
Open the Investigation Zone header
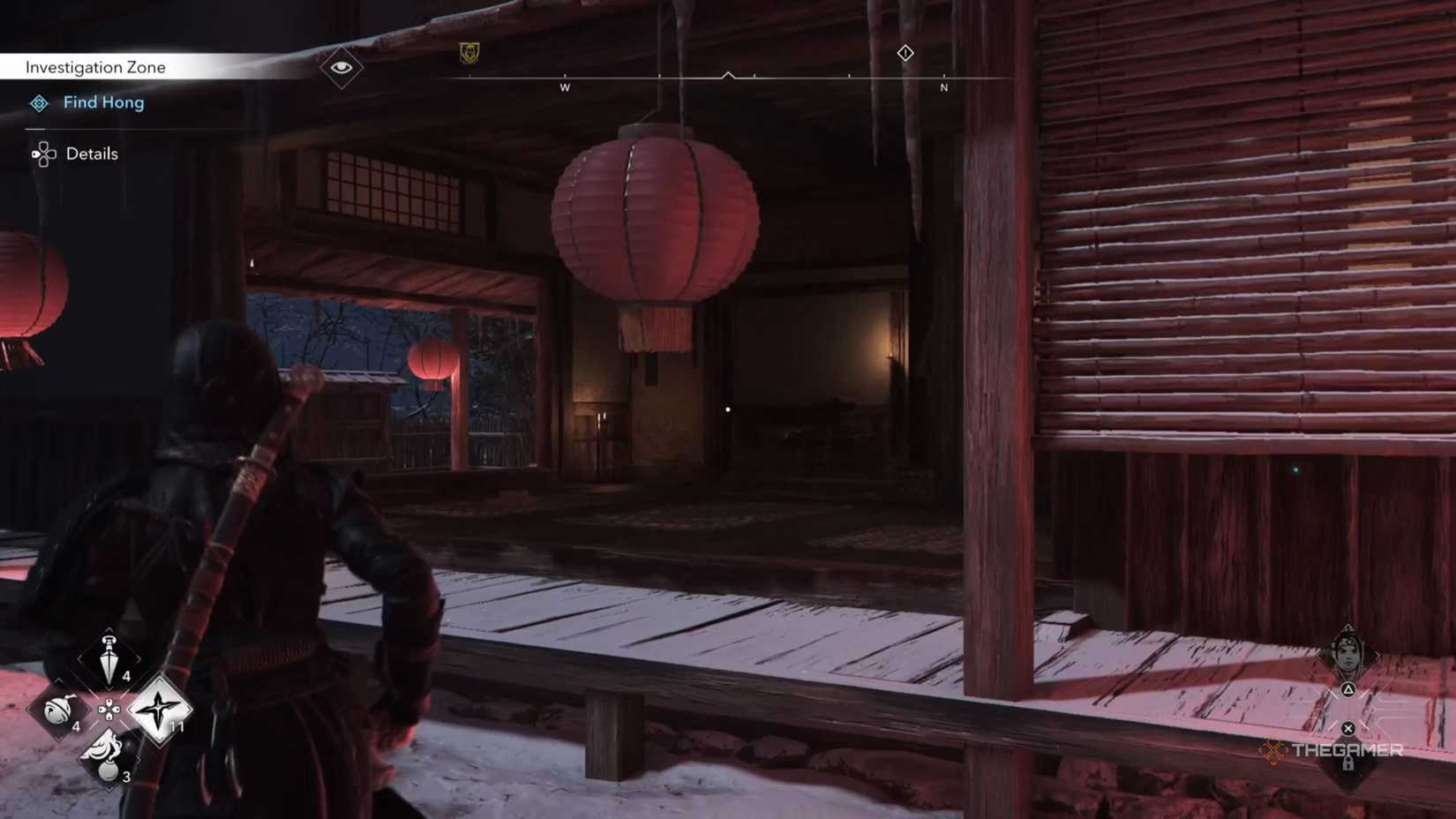click(97, 66)
